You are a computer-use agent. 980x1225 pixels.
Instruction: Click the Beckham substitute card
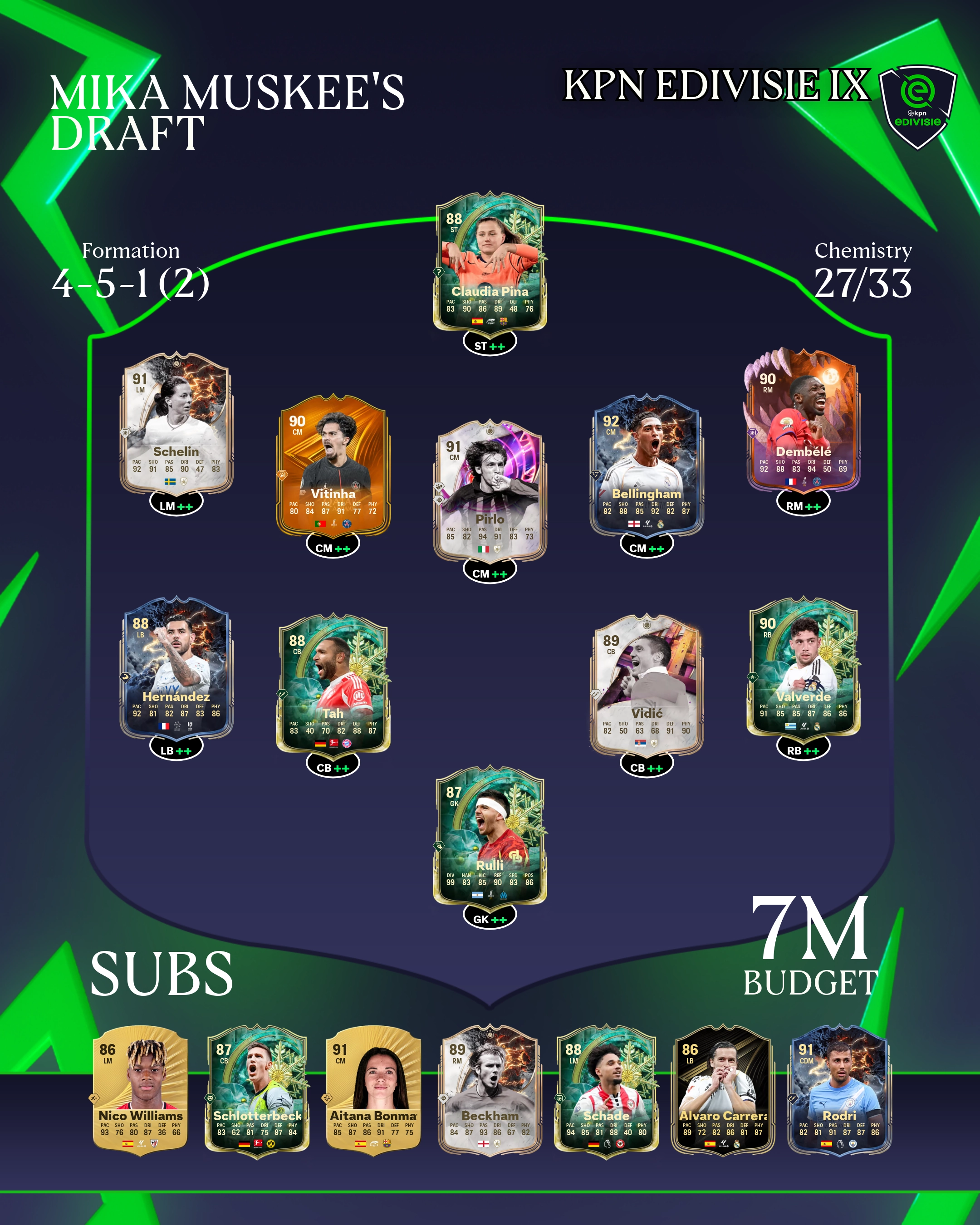[x=490, y=1090]
